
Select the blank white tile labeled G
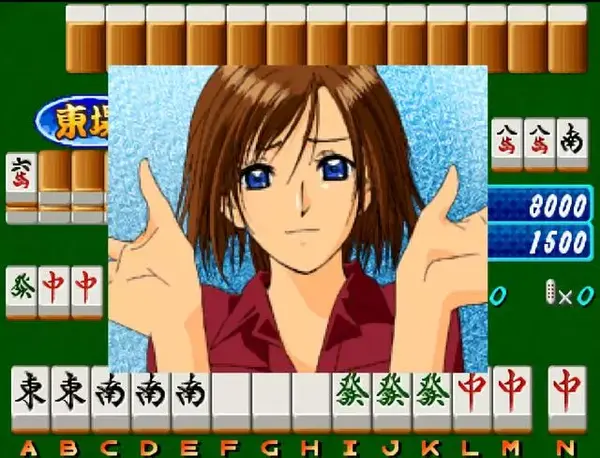click(270, 399)
